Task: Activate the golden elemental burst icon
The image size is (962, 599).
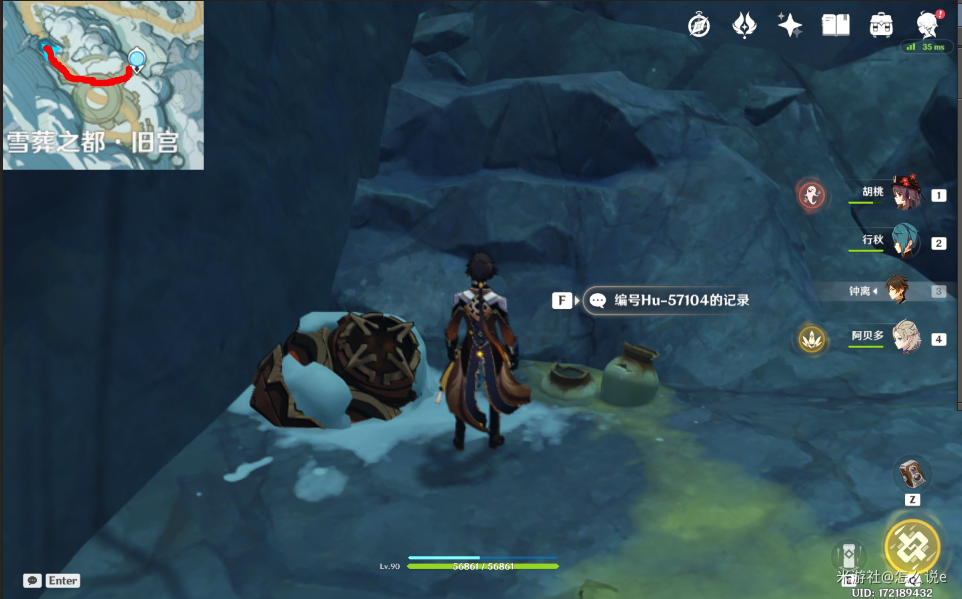Action: tap(911, 547)
